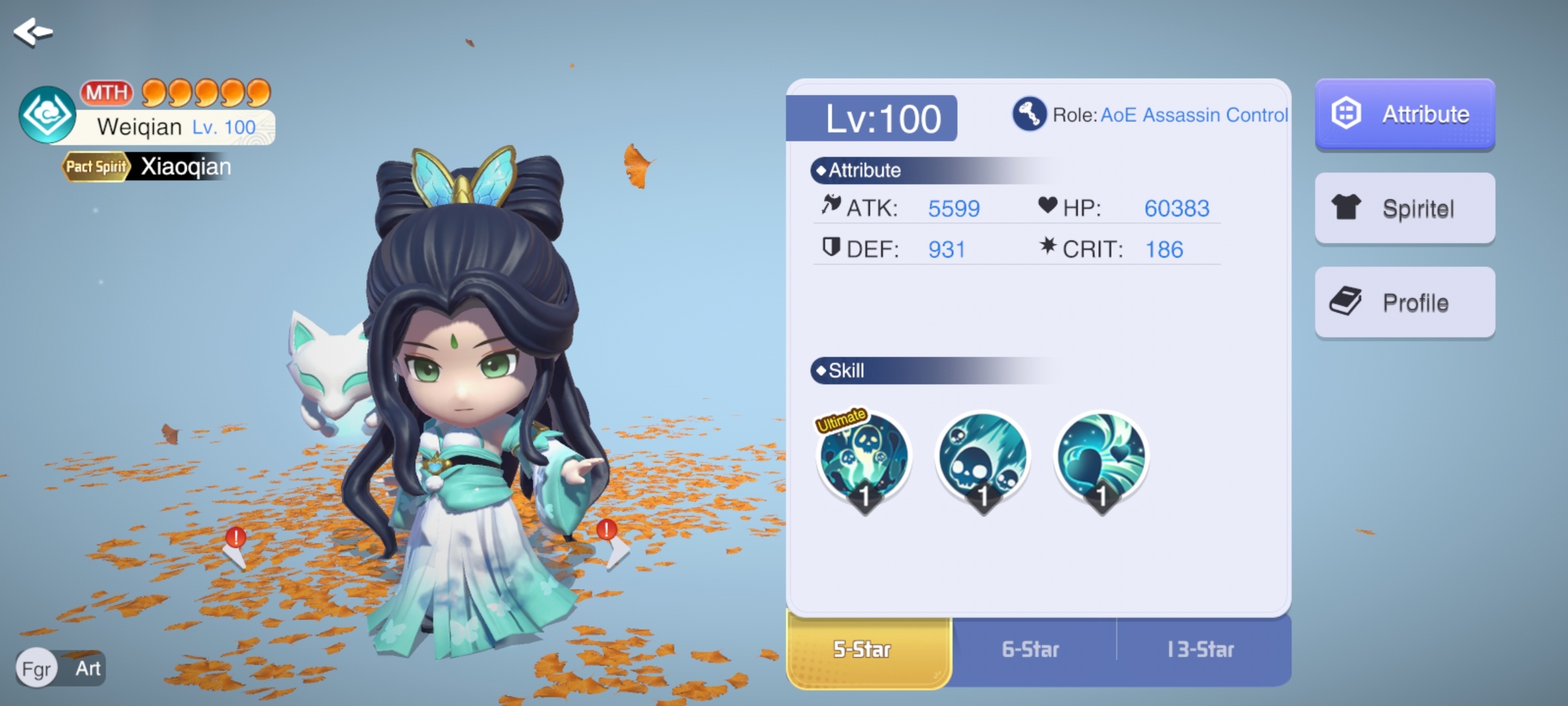1568x706 pixels.
Task: Tap the Role key icon
Action: coord(1029,114)
